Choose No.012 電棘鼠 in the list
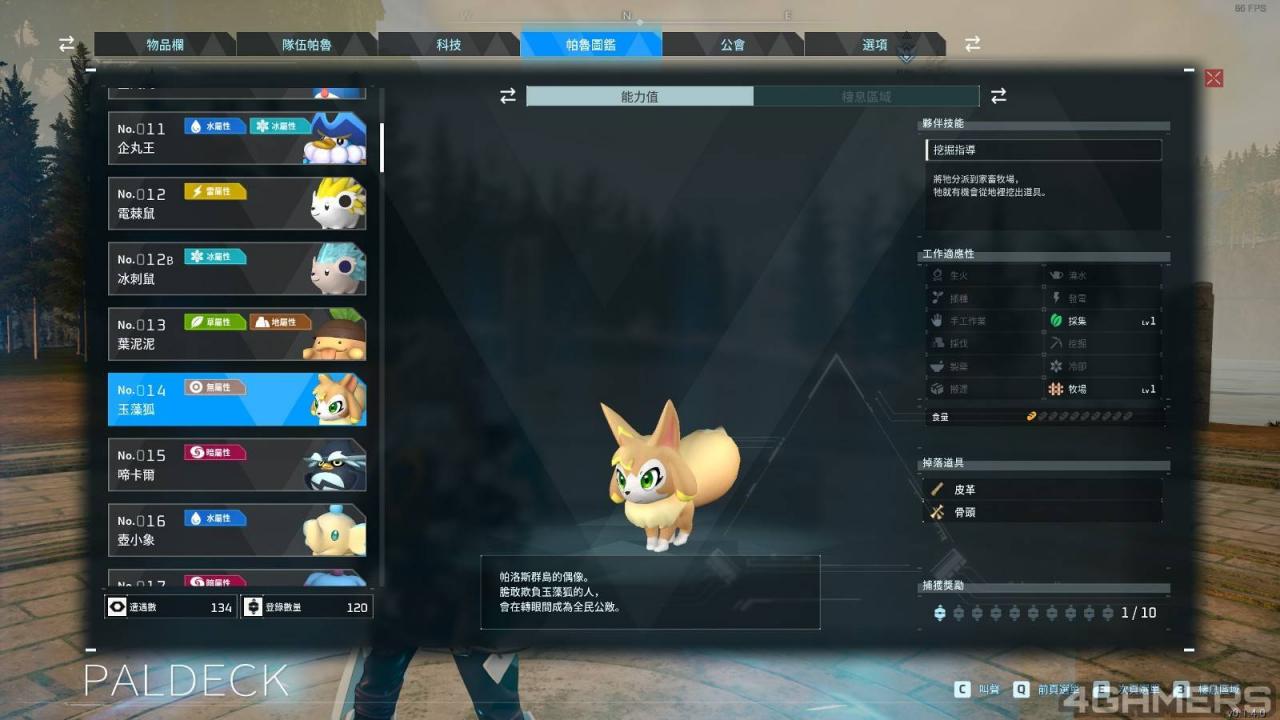This screenshot has width=1280, height=720. [x=237, y=203]
